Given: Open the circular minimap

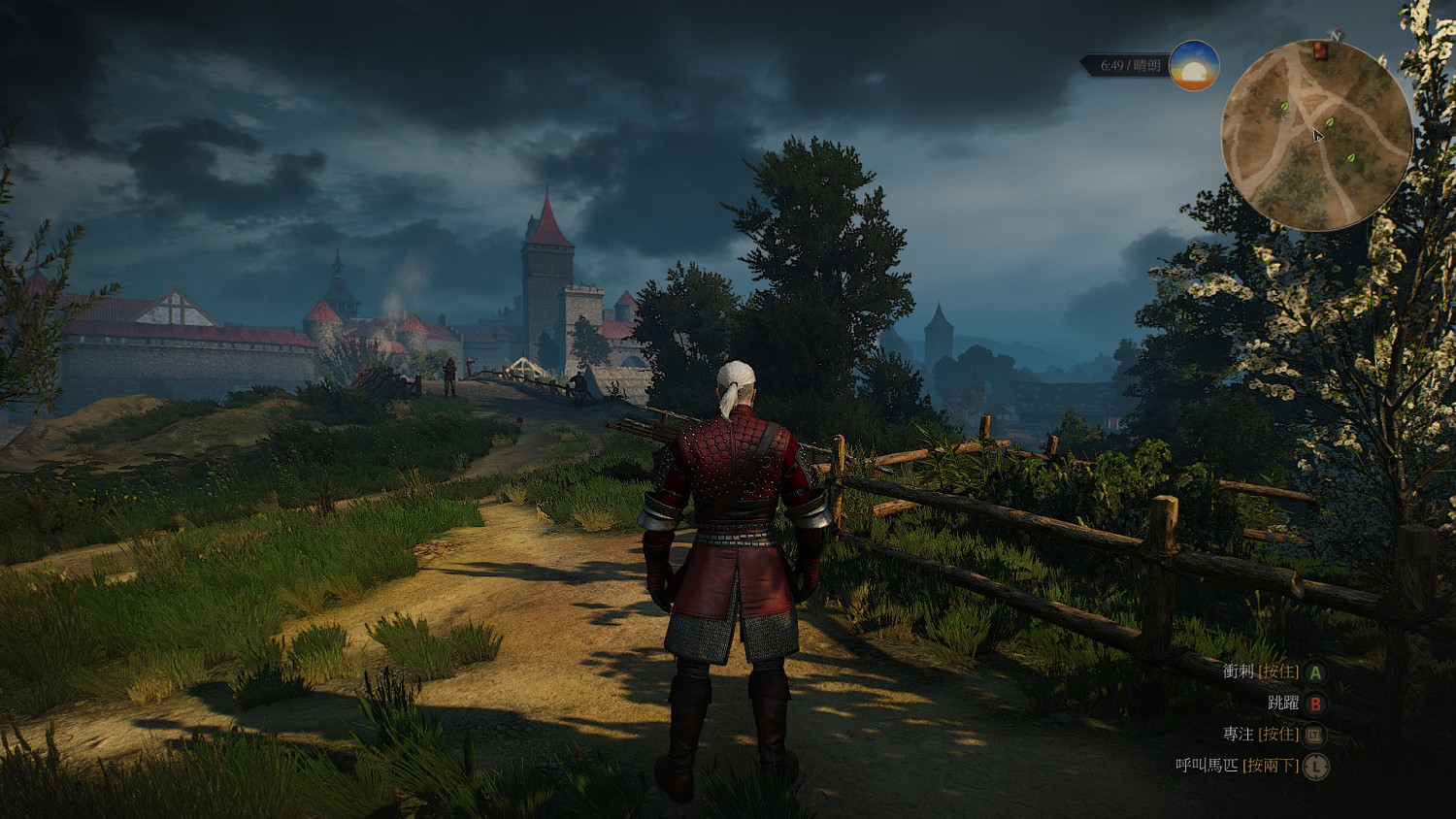Looking at the screenshot, I should 1315,136.
